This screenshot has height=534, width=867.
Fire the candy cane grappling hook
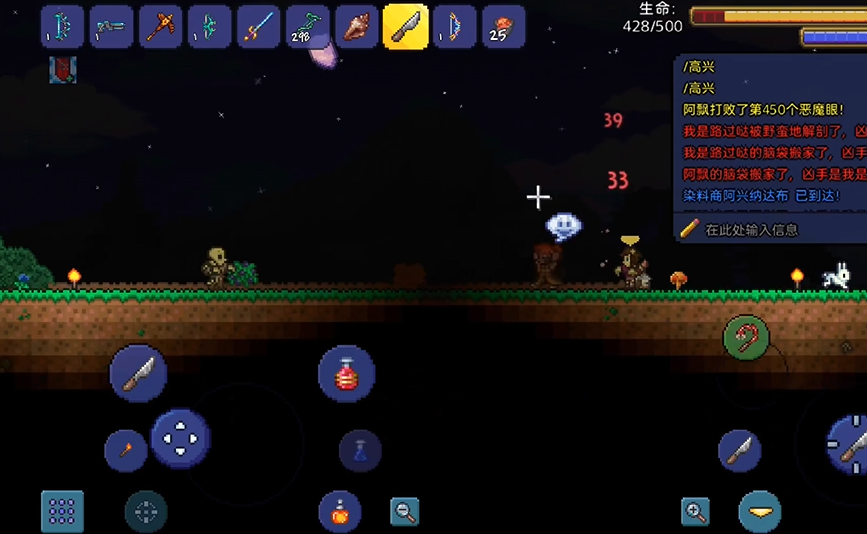coord(746,340)
